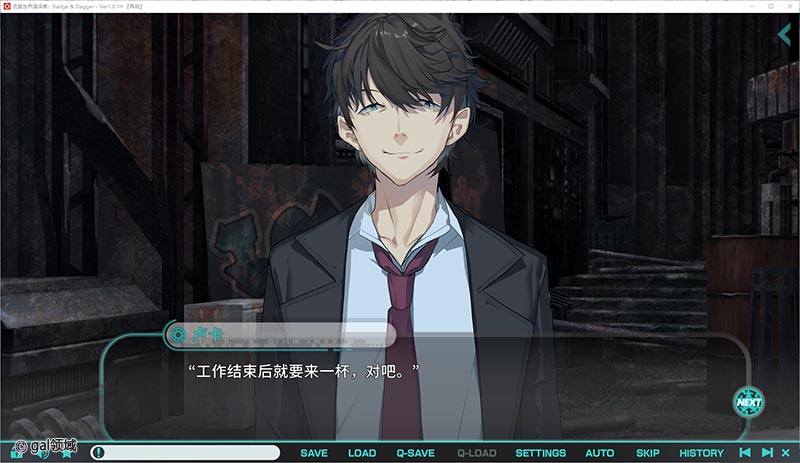Image resolution: width=800 pixels, height=463 pixels.
Task: Hide the text box with the X icon
Action: click(x=787, y=453)
